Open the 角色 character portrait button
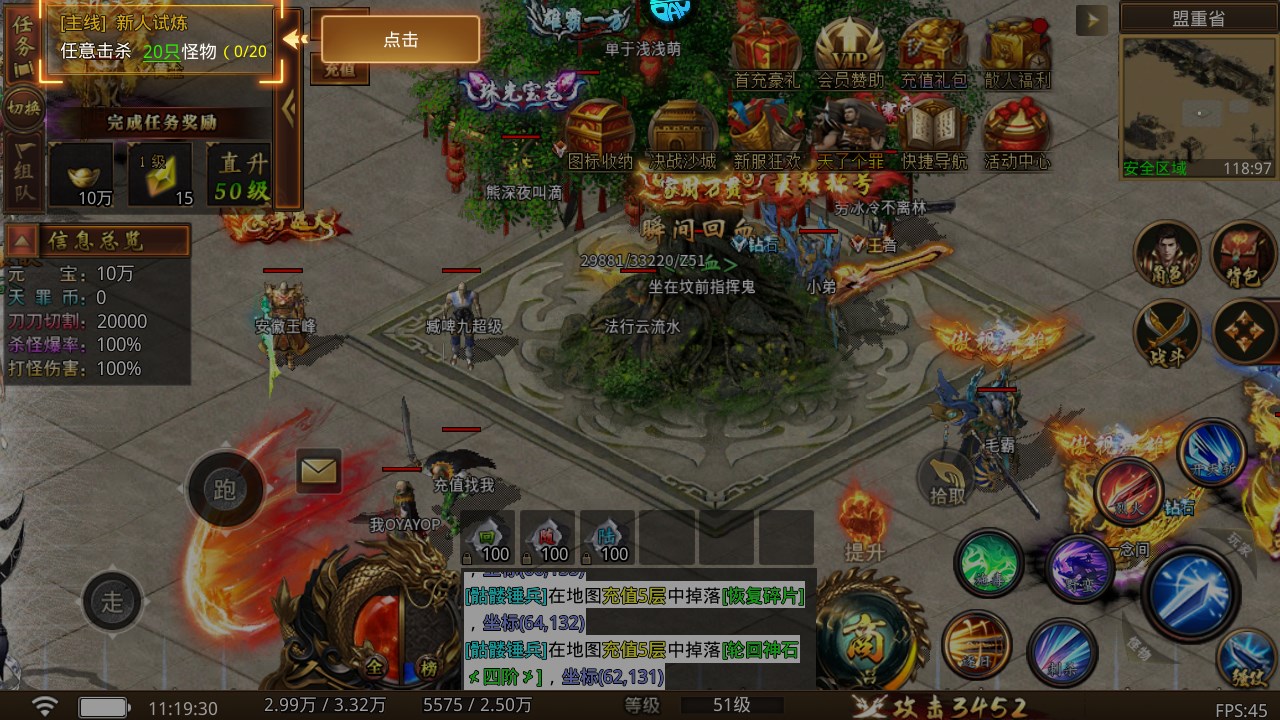The height and width of the screenshot is (720, 1280). point(1166,254)
